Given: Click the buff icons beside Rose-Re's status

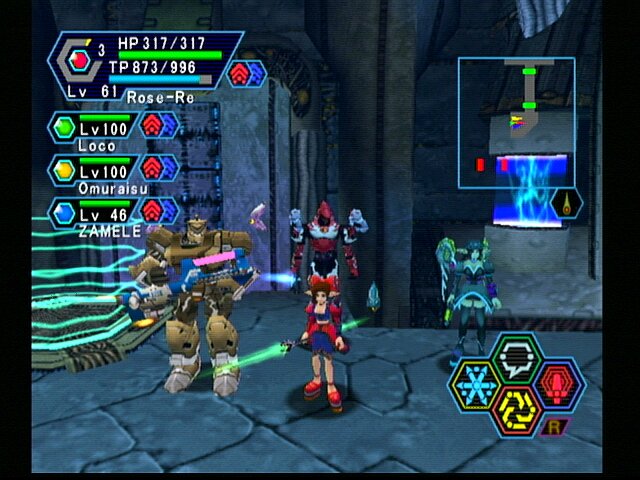Looking at the screenshot, I should point(247,73).
